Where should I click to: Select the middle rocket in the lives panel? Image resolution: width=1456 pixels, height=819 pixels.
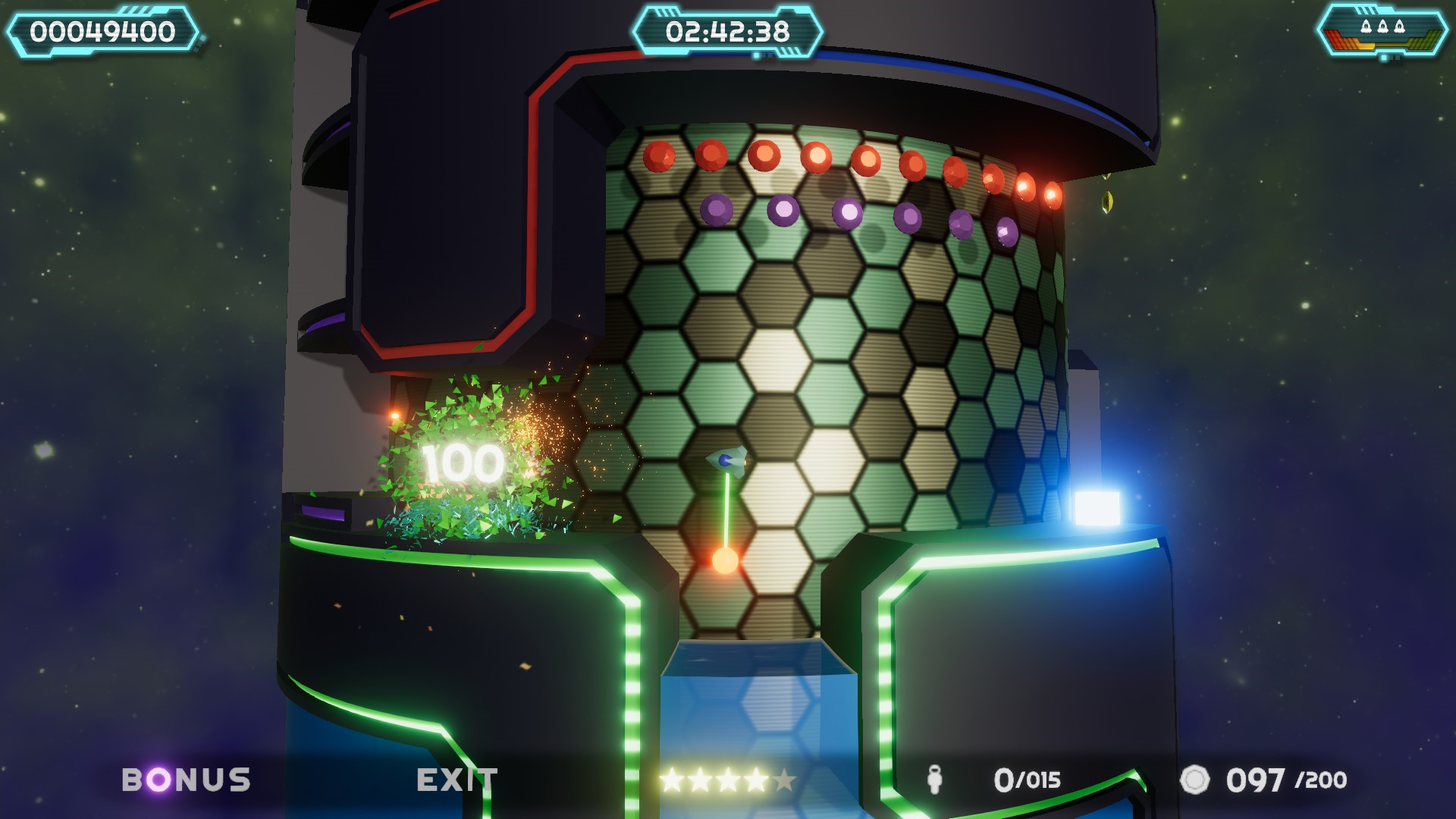click(1382, 27)
